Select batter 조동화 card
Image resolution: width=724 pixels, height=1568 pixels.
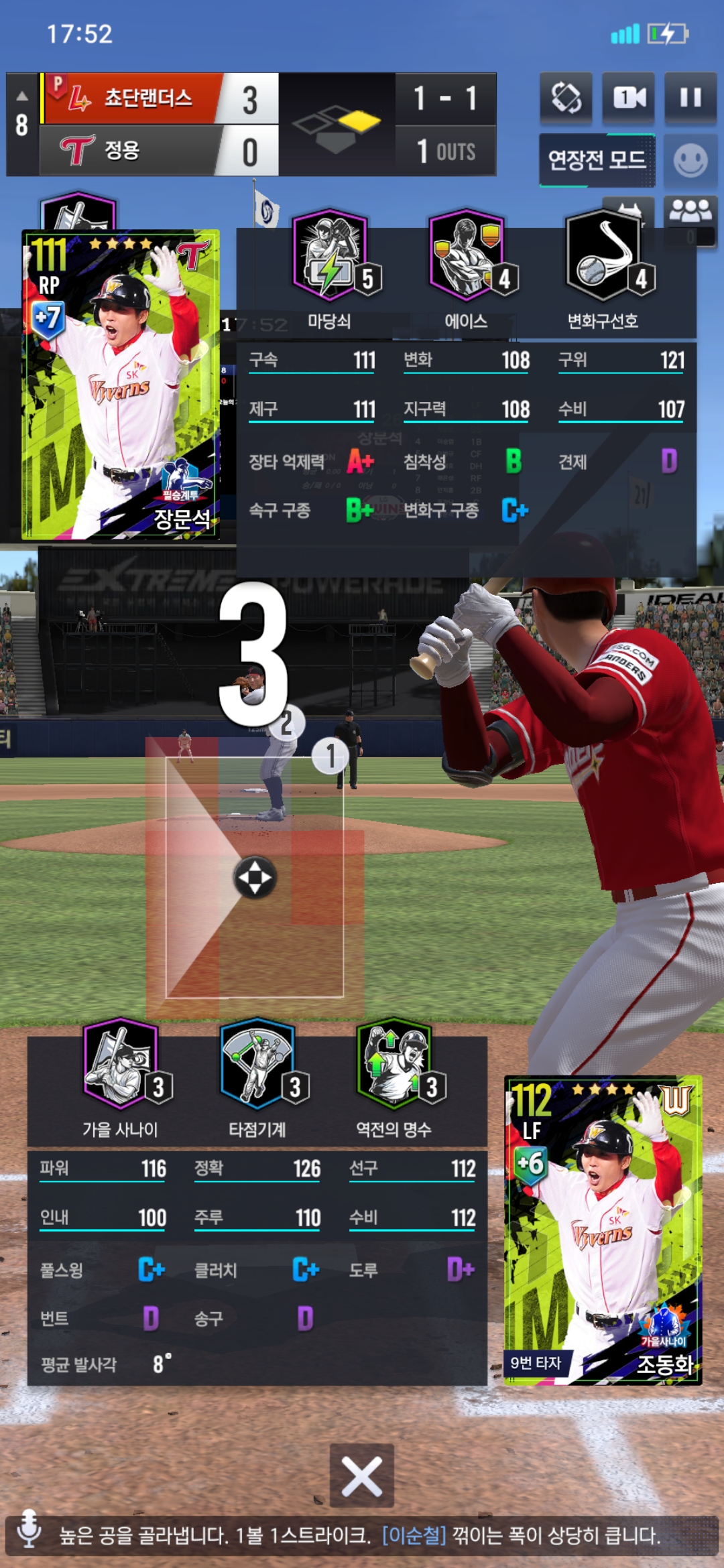[603, 1230]
